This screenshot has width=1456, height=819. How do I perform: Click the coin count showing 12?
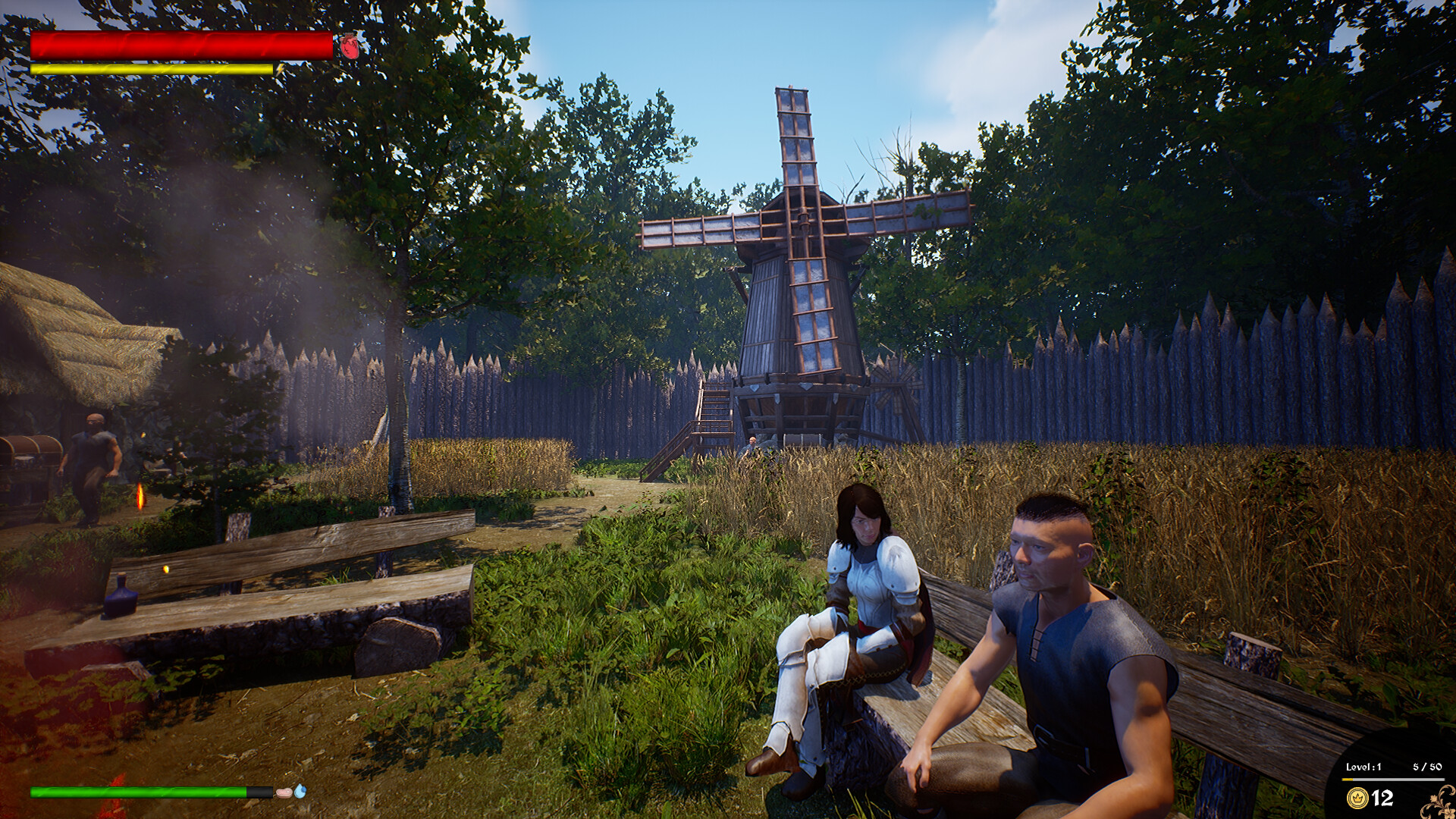[1382, 798]
